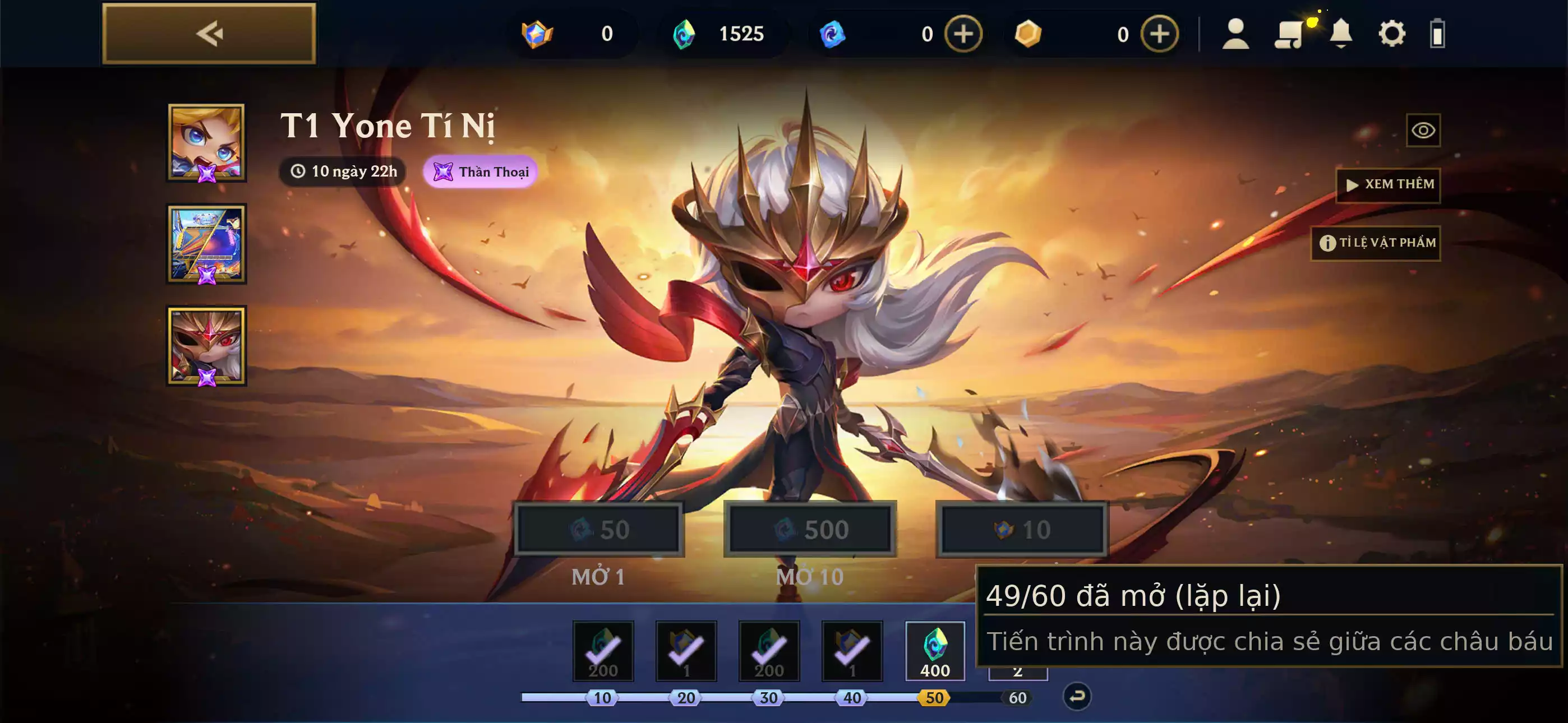Open the player profile icon
This screenshot has width=1568, height=723.
tap(1235, 34)
